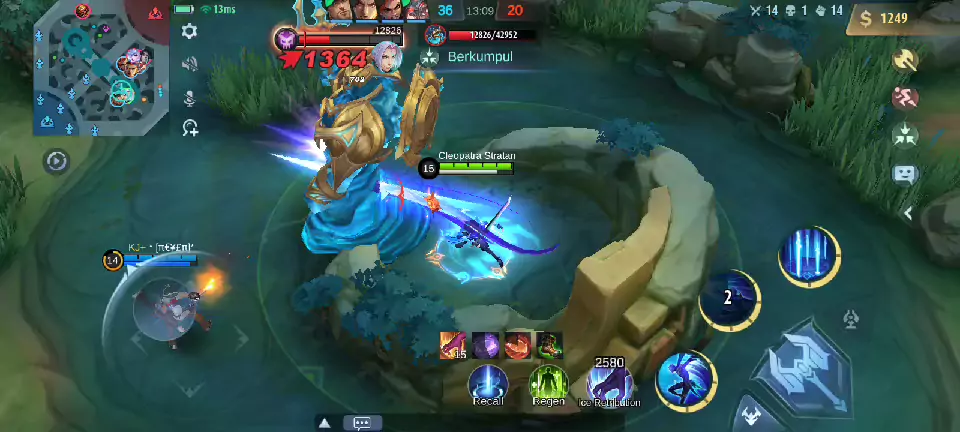
Task: Open the chat message box
Action: pos(362,423)
